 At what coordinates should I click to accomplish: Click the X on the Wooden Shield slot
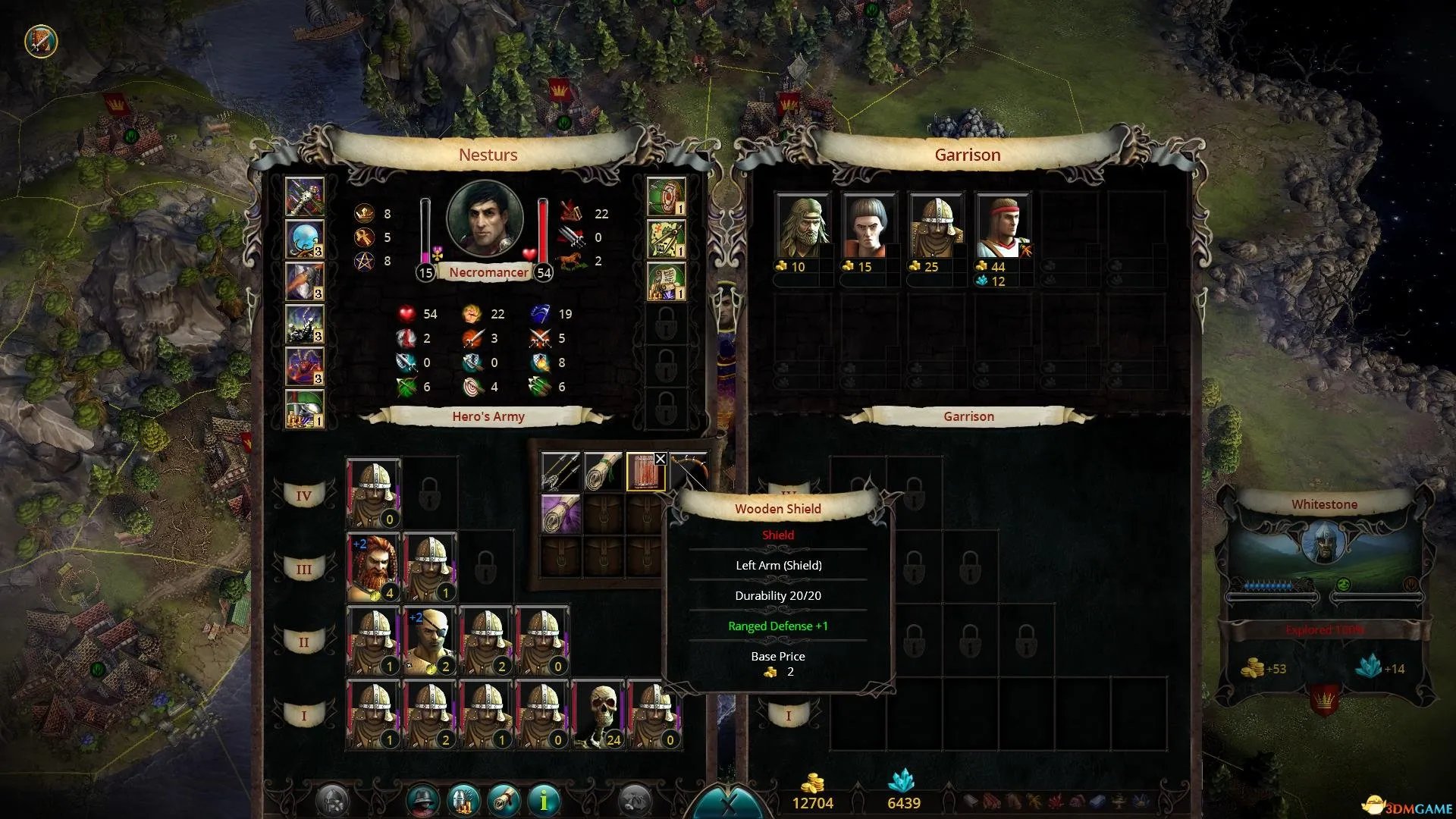(x=661, y=459)
